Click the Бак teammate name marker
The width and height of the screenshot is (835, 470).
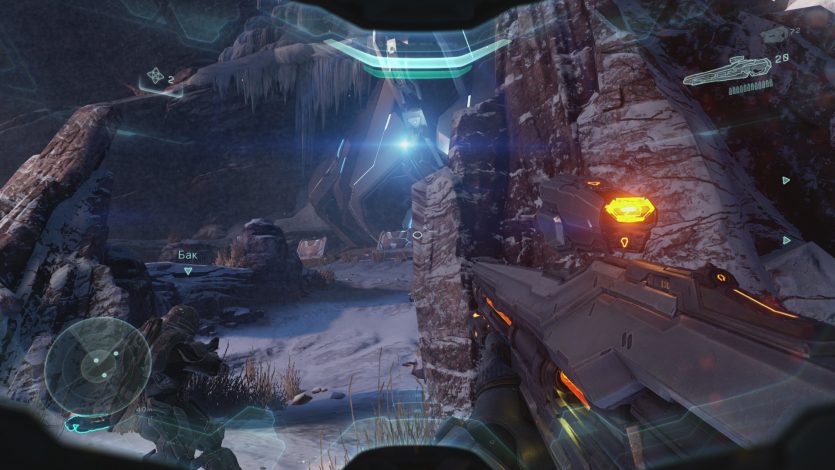click(187, 255)
